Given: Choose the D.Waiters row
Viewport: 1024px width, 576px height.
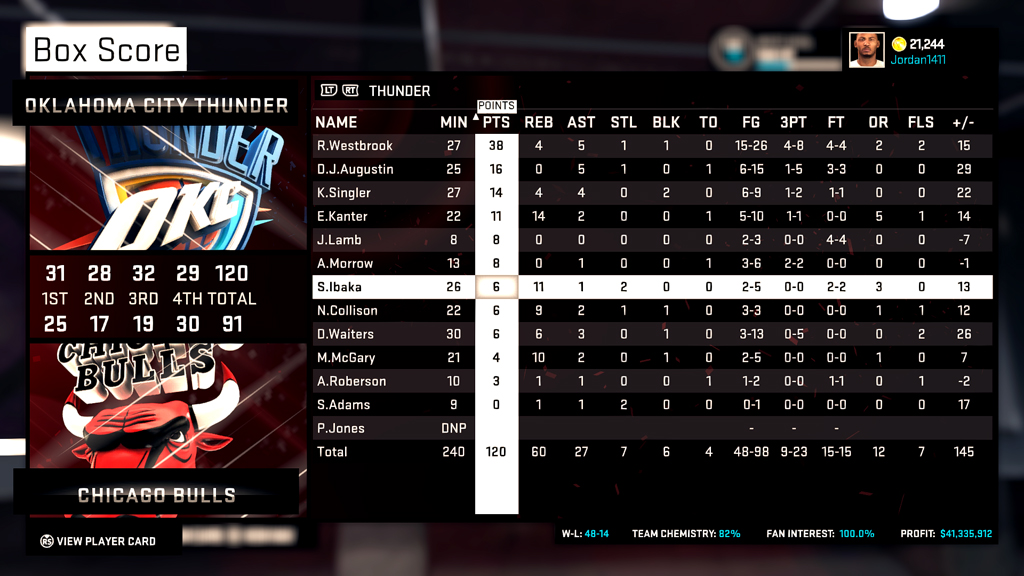Looking at the screenshot, I should pyautogui.click(x=345, y=334).
